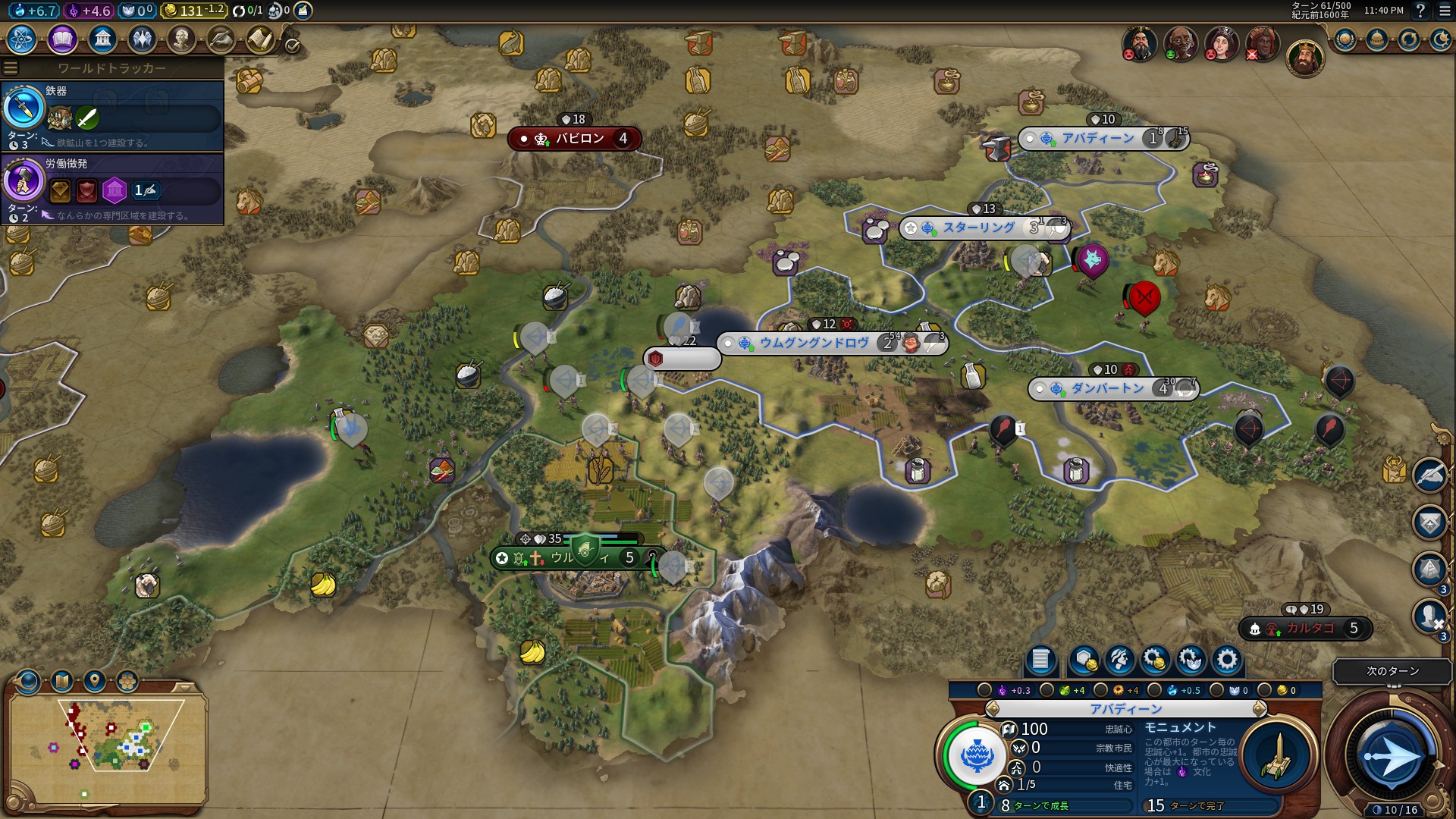This screenshot has height=819, width=1456.
Task: Open the civics tree book icon
Action: [62, 39]
